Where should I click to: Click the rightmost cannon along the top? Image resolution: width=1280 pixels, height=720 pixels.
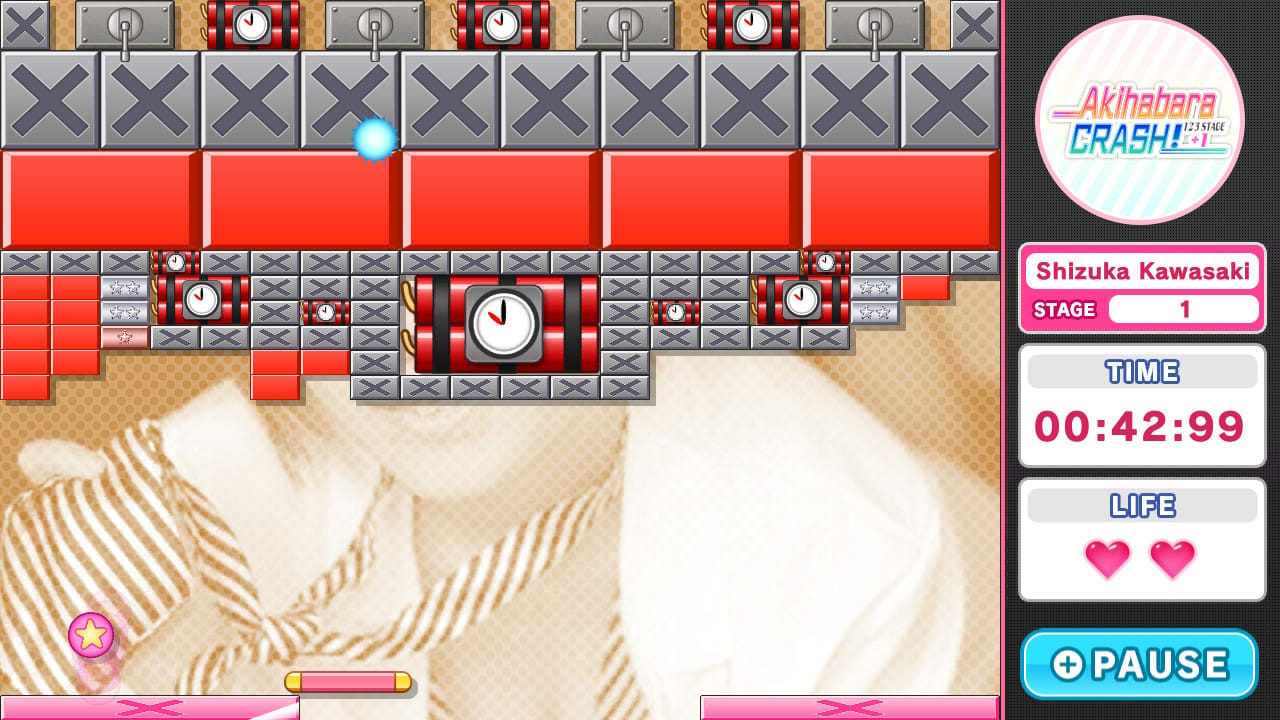tap(875, 22)
